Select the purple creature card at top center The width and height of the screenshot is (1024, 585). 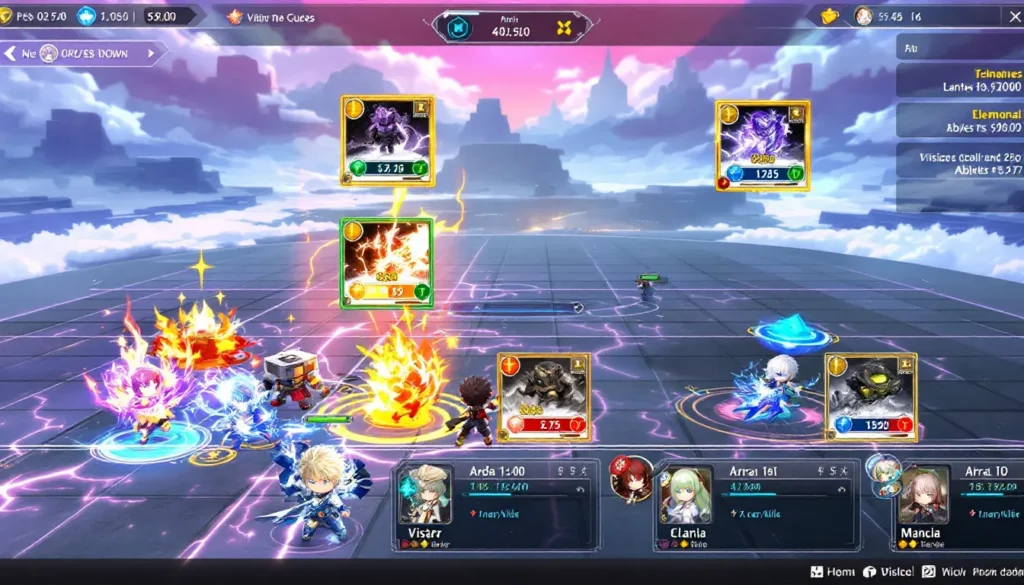pos(387,140)
